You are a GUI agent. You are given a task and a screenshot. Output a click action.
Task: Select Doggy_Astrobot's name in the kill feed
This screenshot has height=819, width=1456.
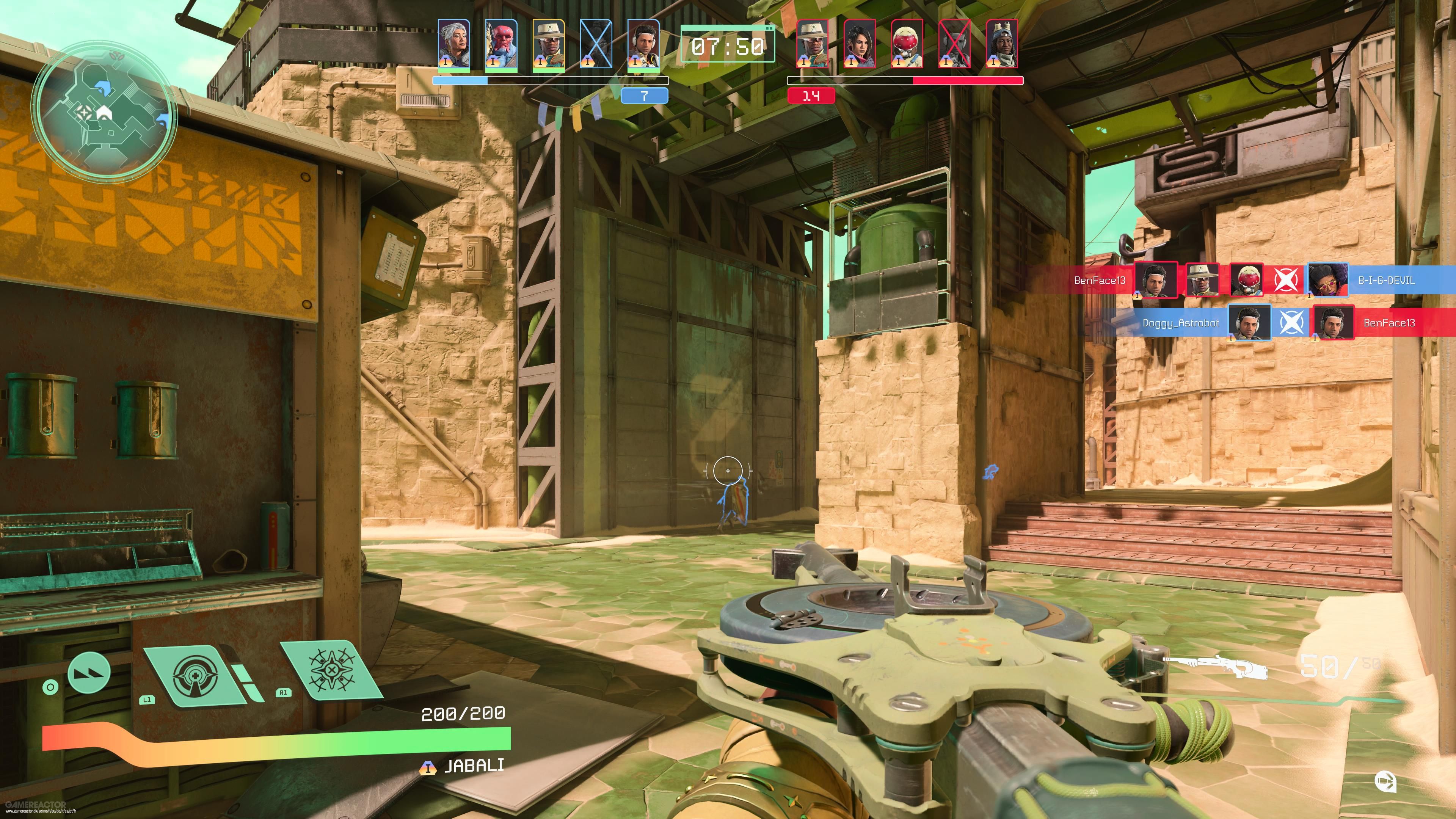[x=1180, y=323]
